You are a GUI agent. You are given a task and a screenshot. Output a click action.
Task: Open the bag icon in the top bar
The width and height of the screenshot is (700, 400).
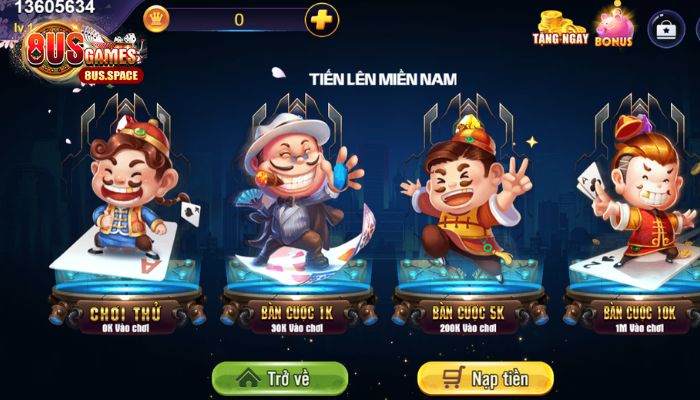(665, 28)
